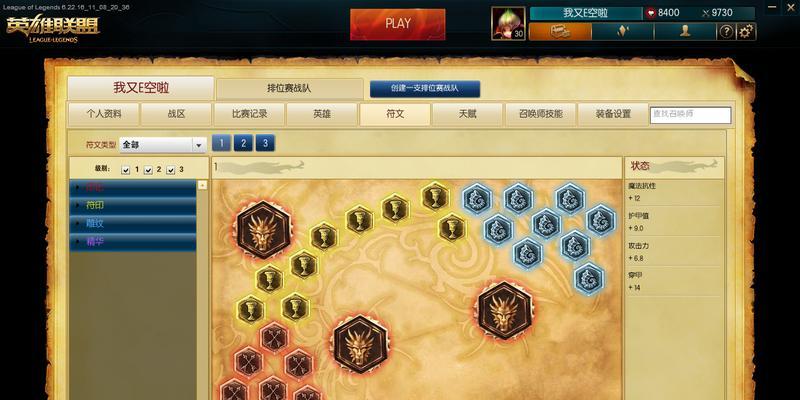Switch to the 英雄 champions tab

(x=322, y=114)
